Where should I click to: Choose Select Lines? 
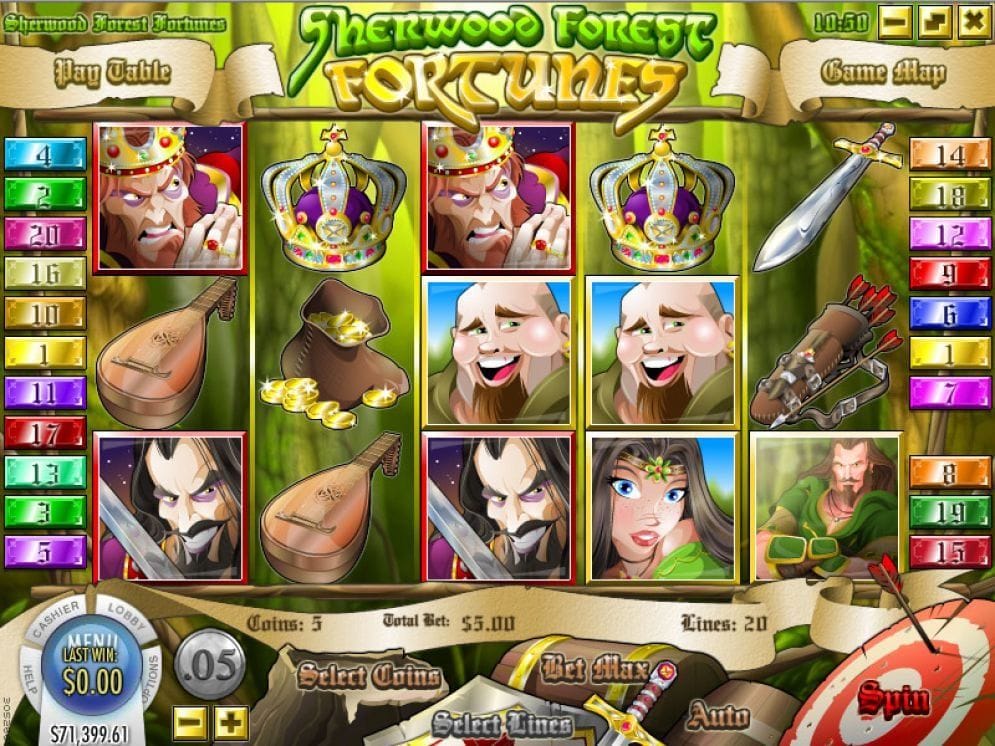[x=503, y=723]
